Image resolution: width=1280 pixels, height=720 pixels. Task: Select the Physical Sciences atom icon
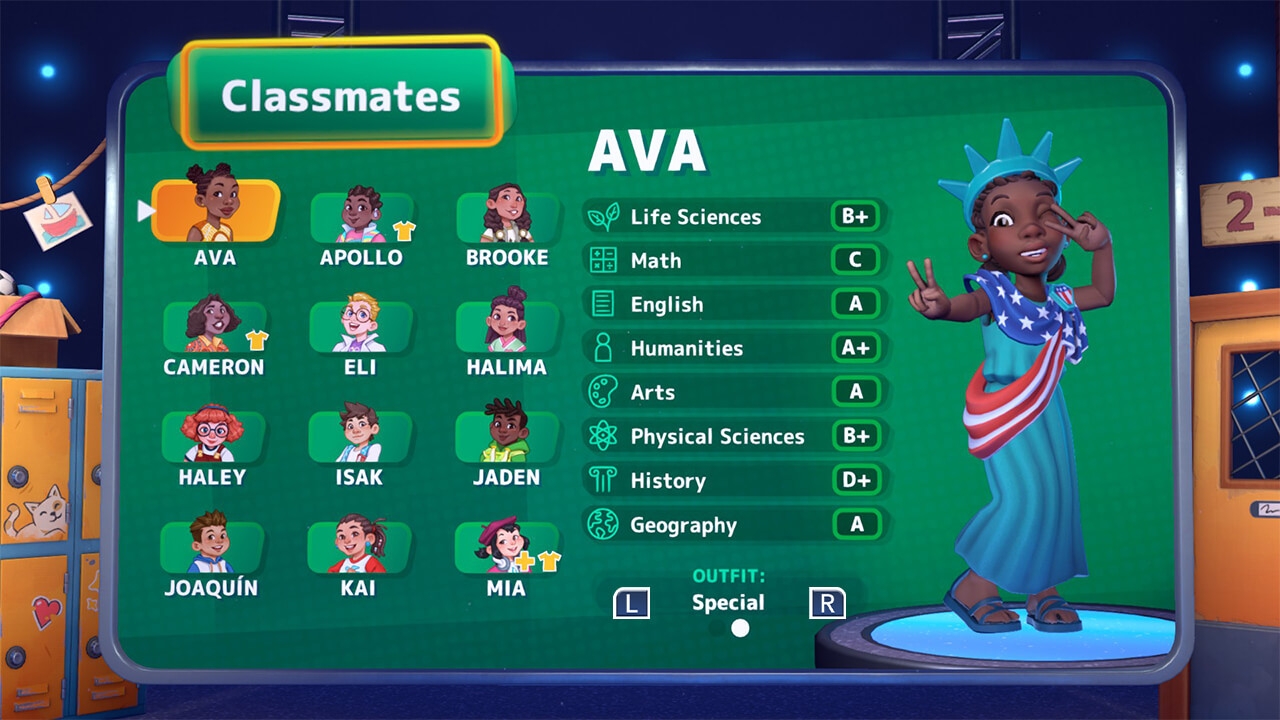pos(604,436)
